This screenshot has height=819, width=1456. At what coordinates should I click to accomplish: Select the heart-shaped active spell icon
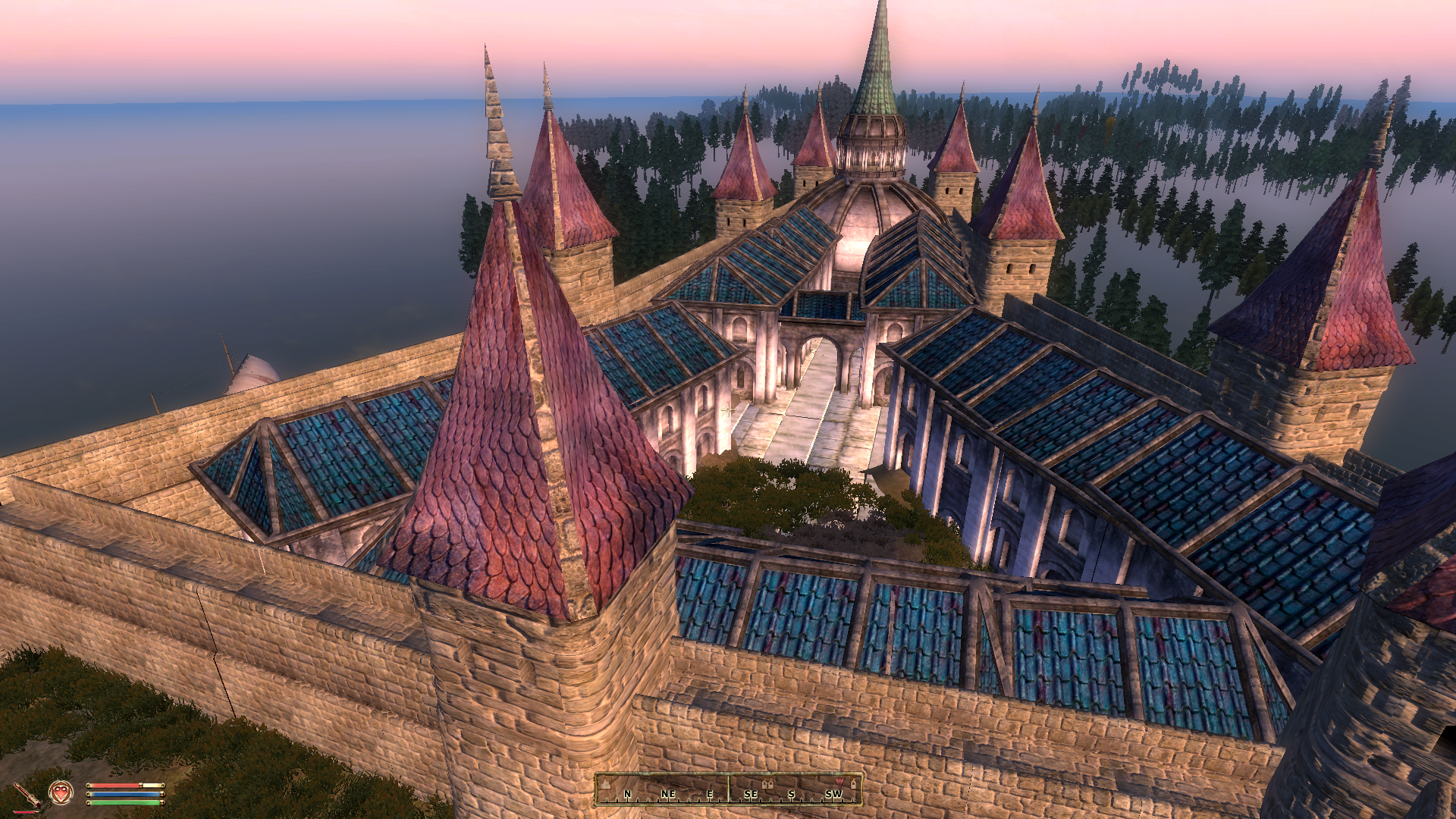click(x=61, y=793)
